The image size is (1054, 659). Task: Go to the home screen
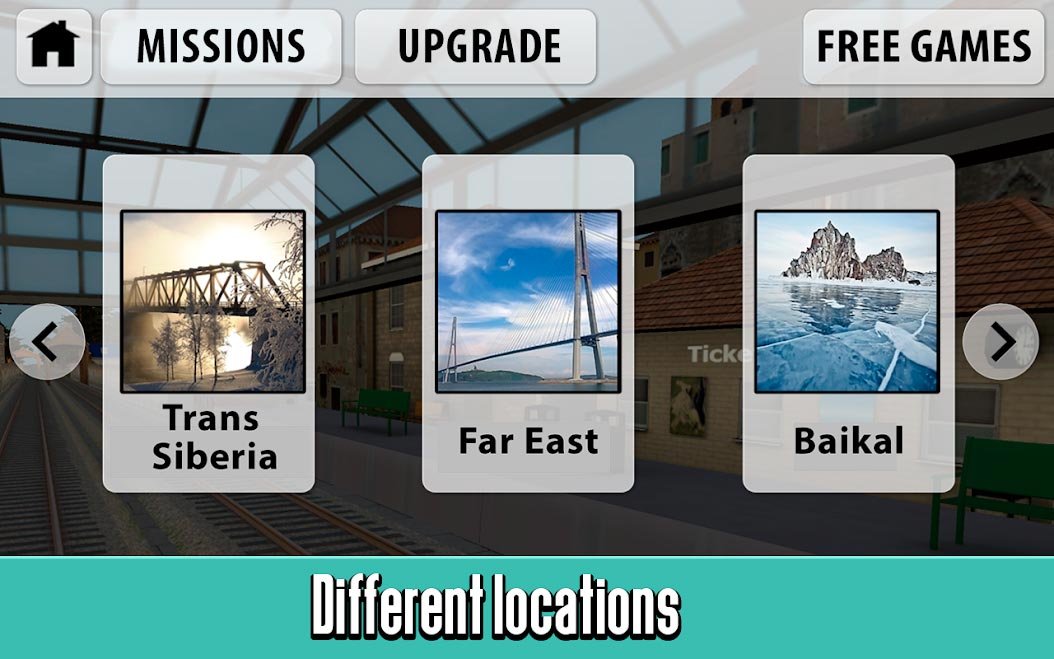(x=54, y=46)
